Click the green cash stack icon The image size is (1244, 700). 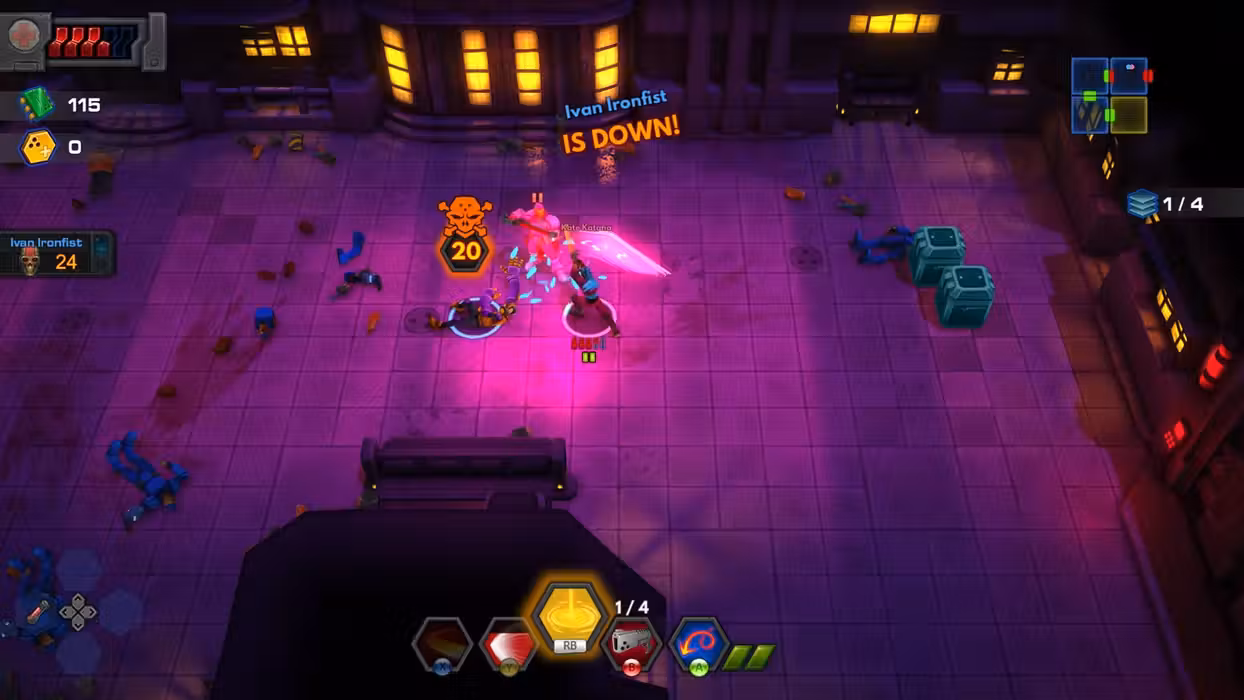tap(37, 104)
